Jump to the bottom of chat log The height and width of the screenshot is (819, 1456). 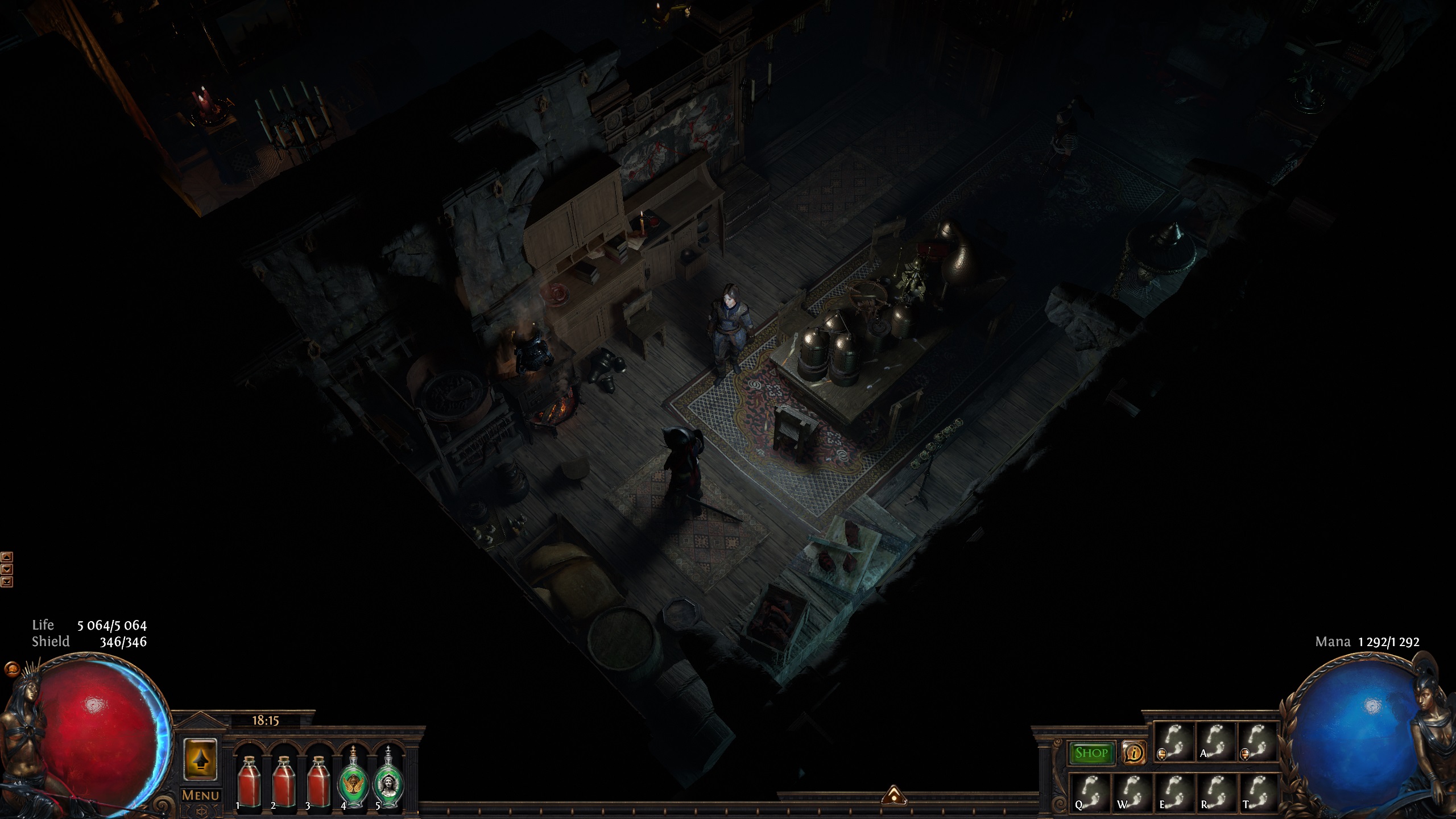pos(7,581)
